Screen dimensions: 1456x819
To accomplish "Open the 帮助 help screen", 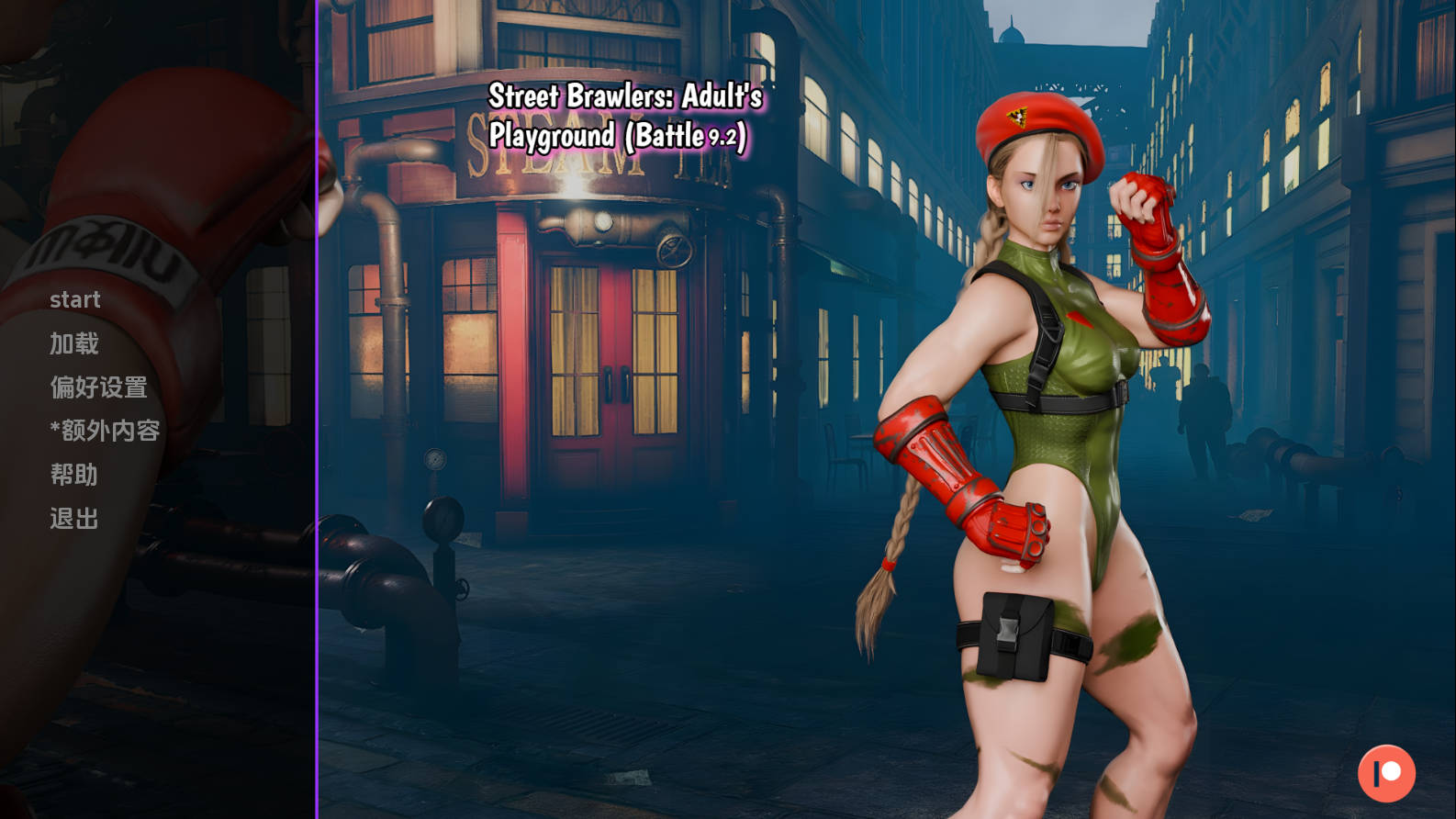I will [x=74, y=475].
